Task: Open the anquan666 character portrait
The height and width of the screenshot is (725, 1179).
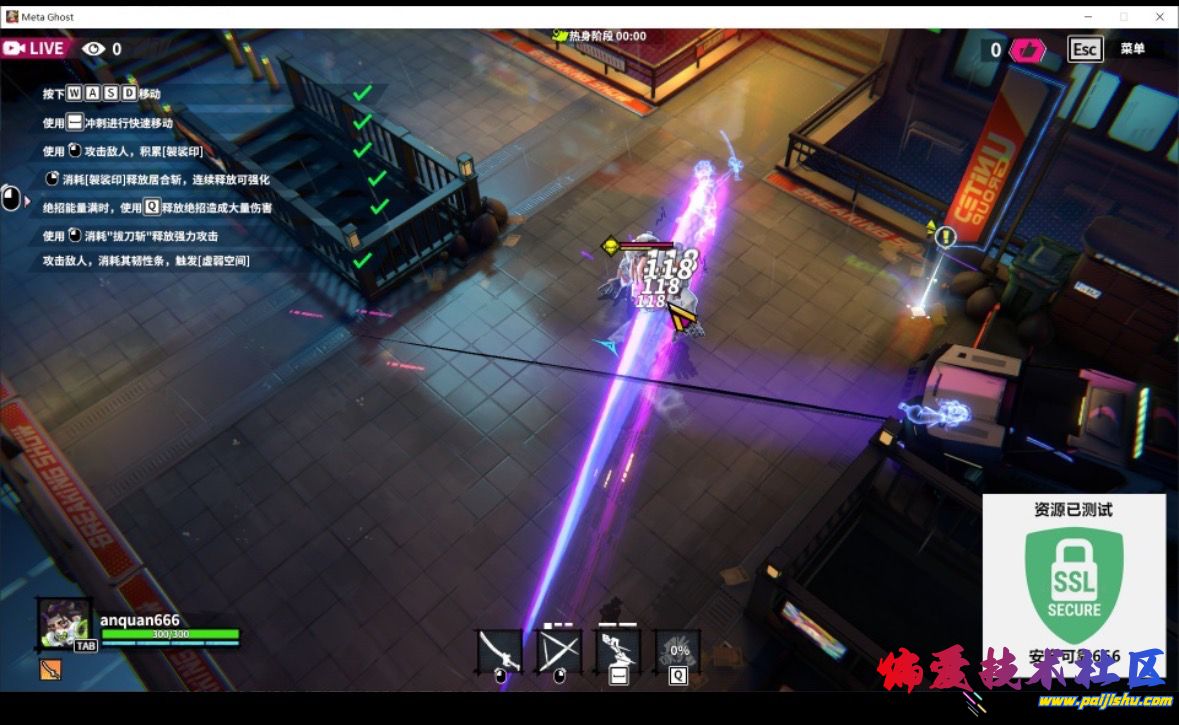Action: 65,624
